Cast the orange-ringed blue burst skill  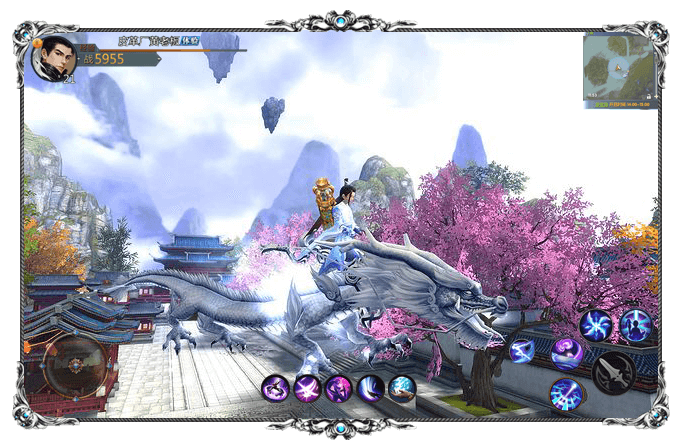click(x=566, y=393)
